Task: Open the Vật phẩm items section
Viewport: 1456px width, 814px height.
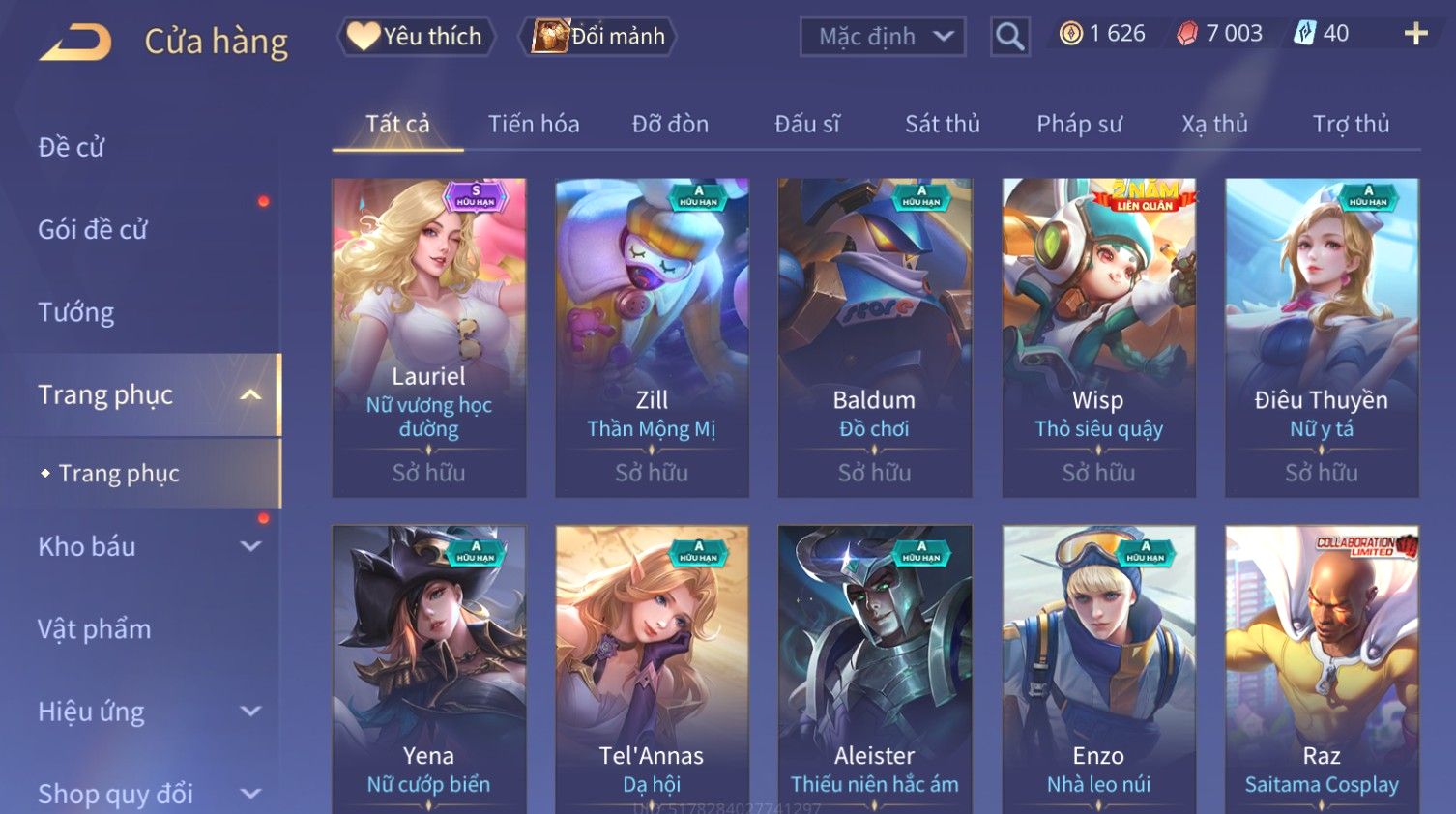Action: pos(95,629)
